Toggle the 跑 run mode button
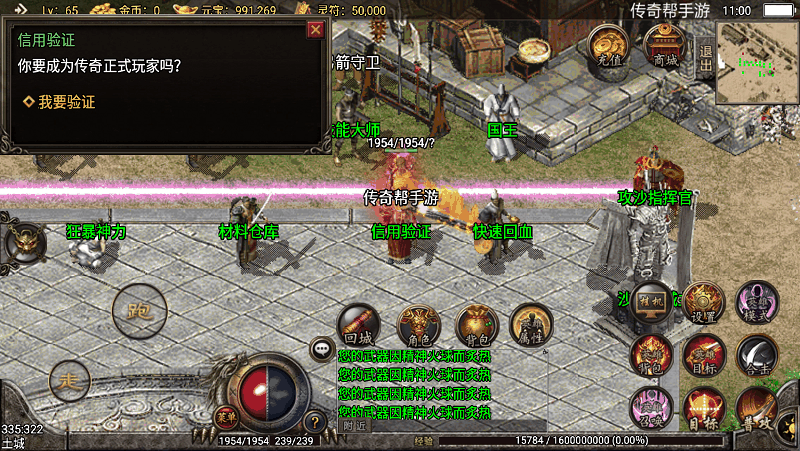Viewport: 800px width, 451px height. [x=139, y=311]
